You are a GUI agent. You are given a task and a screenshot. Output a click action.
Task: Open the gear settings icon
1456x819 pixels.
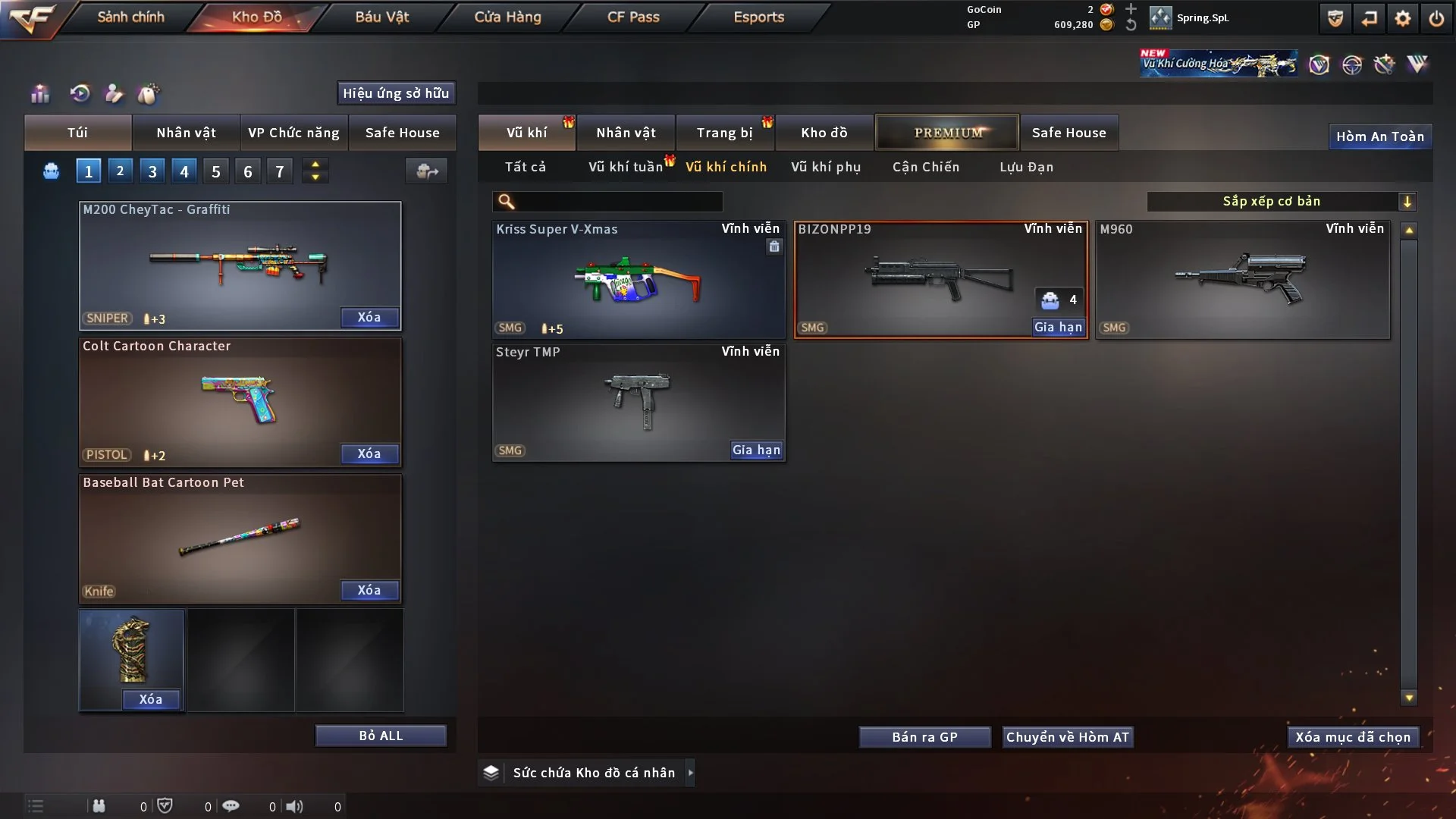pyautogui.click(x=1403, y=18)
